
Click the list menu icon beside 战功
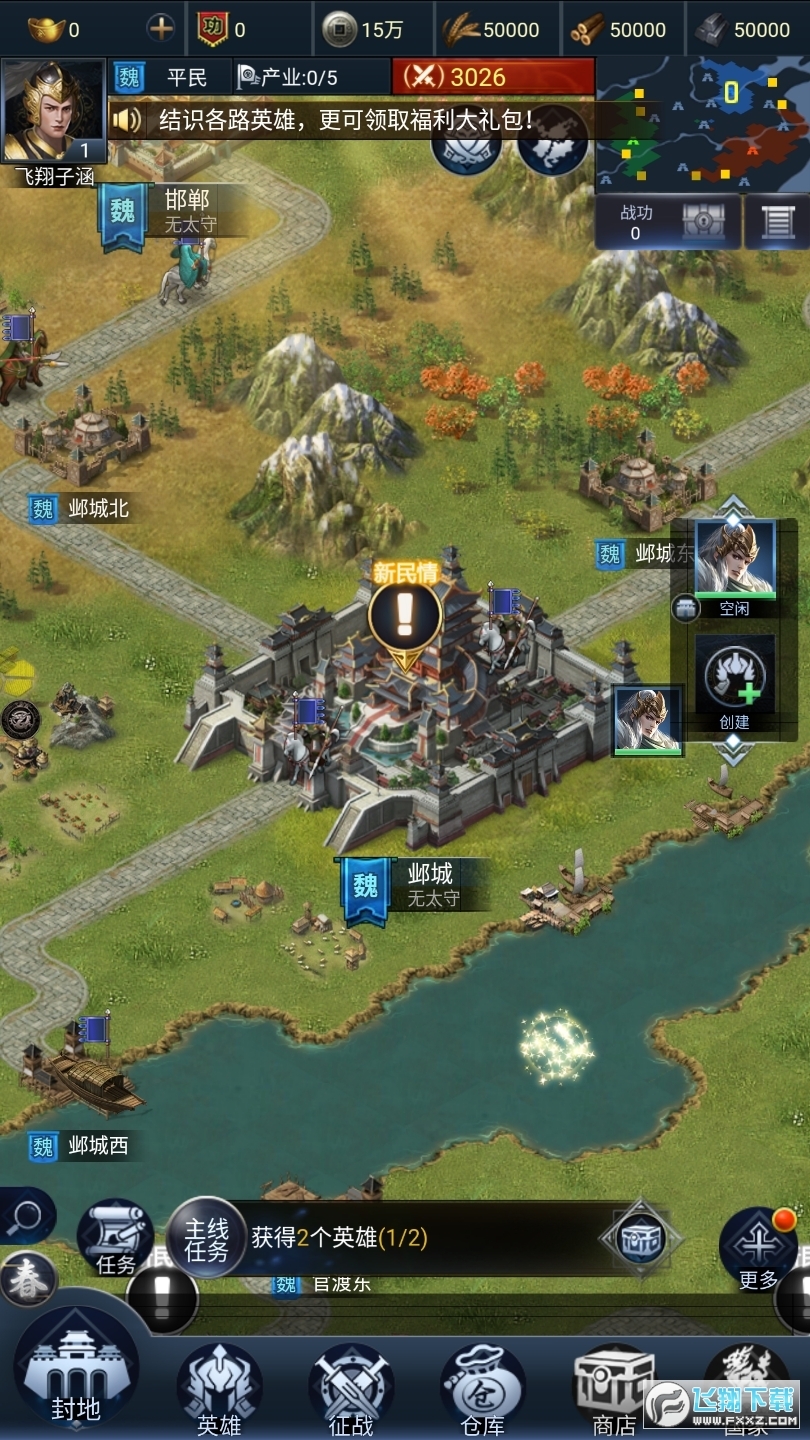pyautogui.click(x=777, y=221)
